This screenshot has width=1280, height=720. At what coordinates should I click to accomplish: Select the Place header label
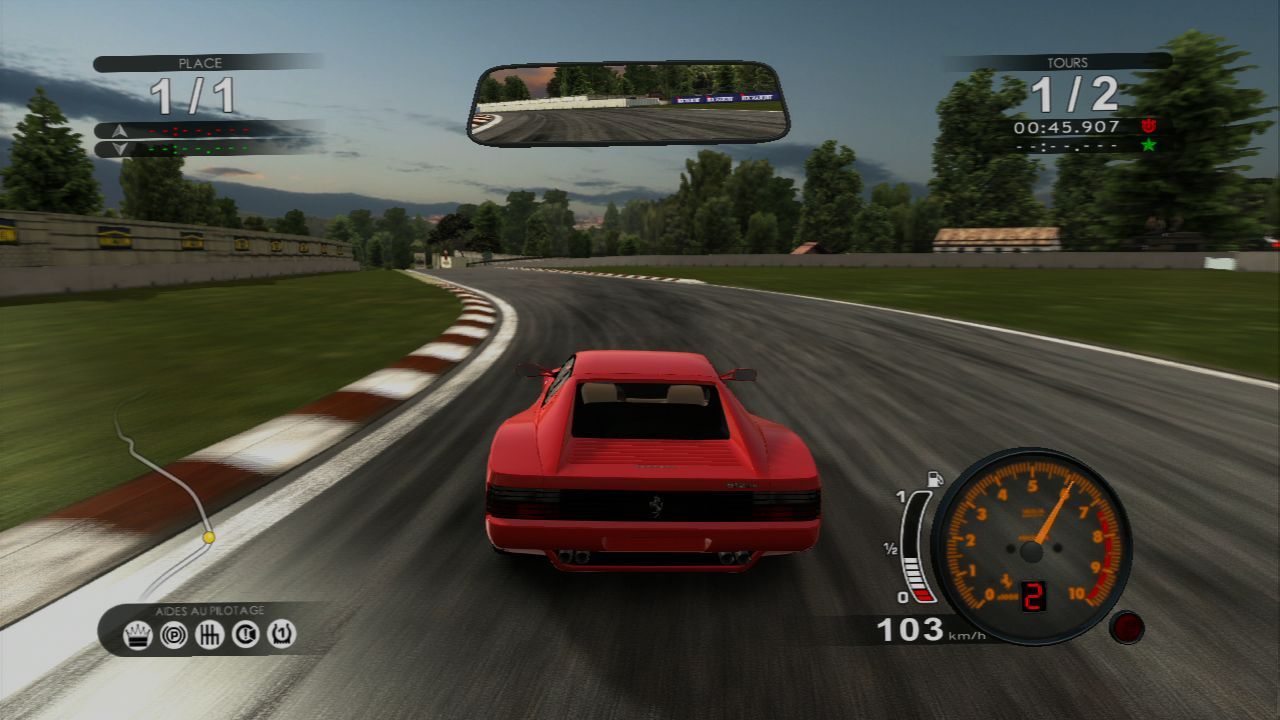[200, 61]
